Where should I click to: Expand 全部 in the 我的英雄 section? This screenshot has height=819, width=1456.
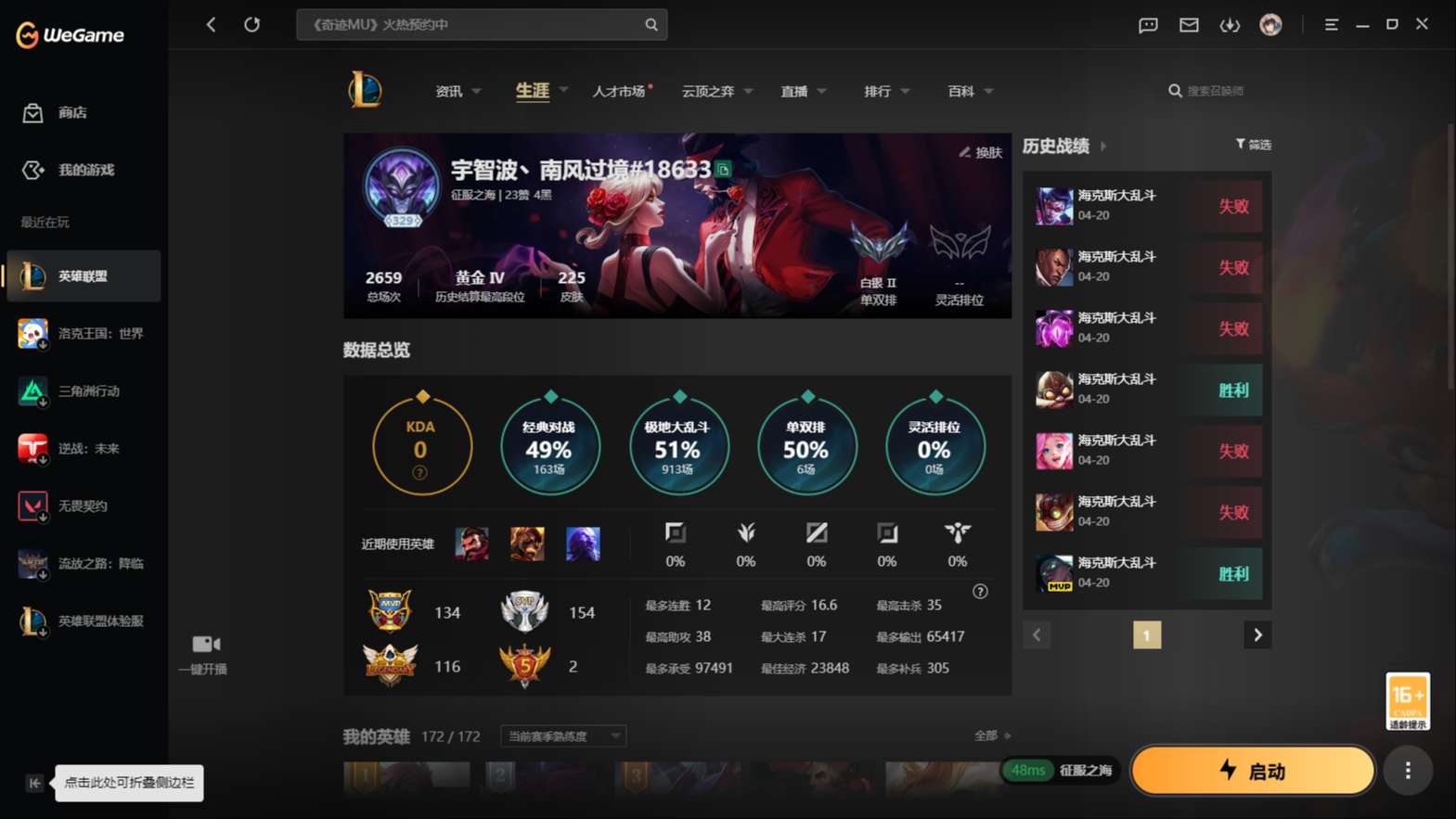pyautogui.click(x=989, y=735)
